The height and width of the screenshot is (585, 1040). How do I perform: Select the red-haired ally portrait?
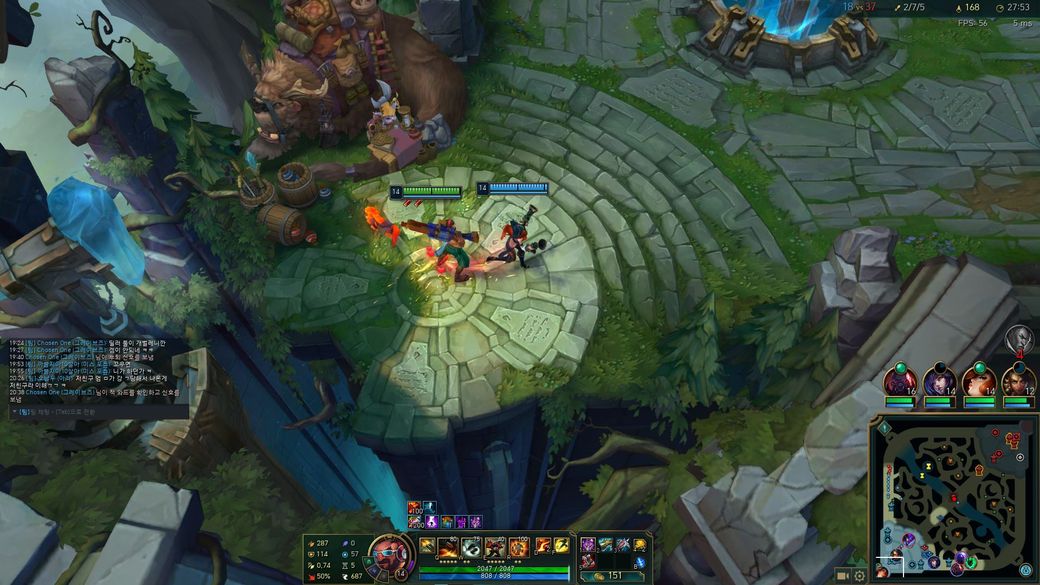click(x=979, y=383)
